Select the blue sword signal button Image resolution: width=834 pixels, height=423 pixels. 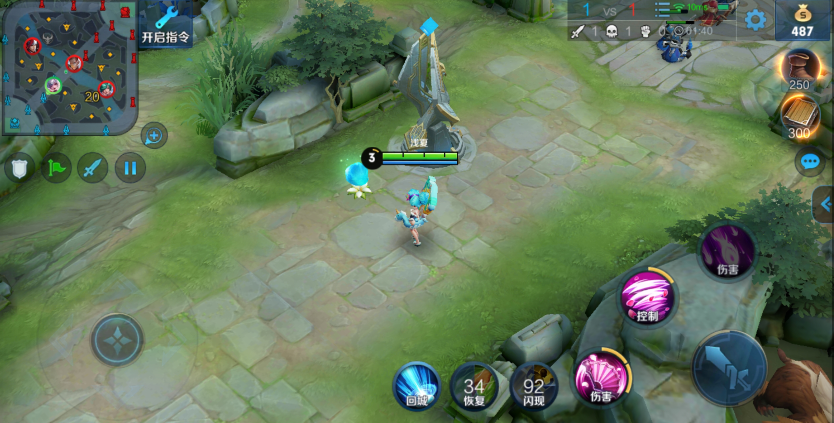pyautogui.click(x=93, y=167)
